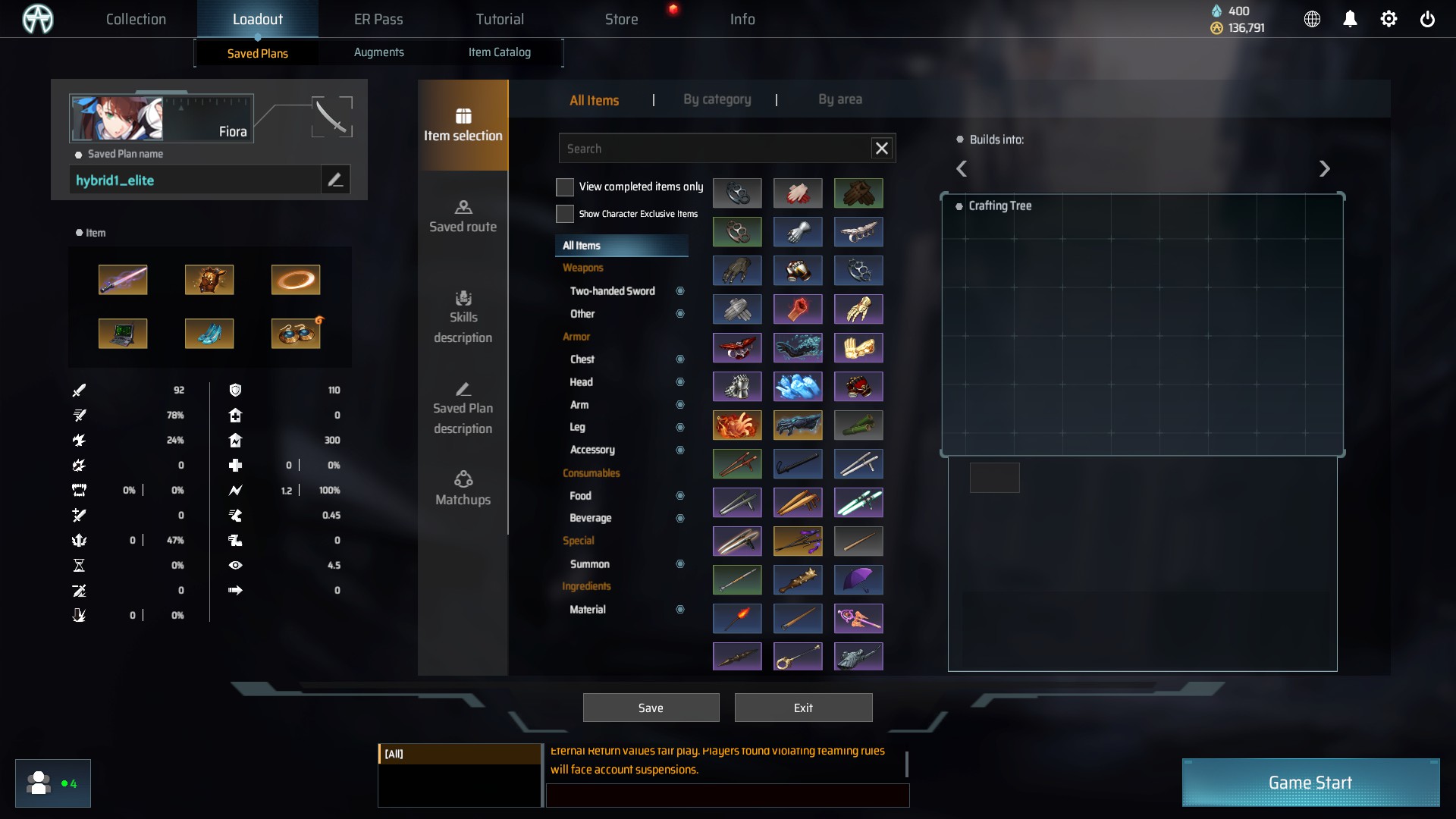This screenshot has height=819, width=1456.
Task: Switch to the ER Pass tab
Action: point(378,19)
